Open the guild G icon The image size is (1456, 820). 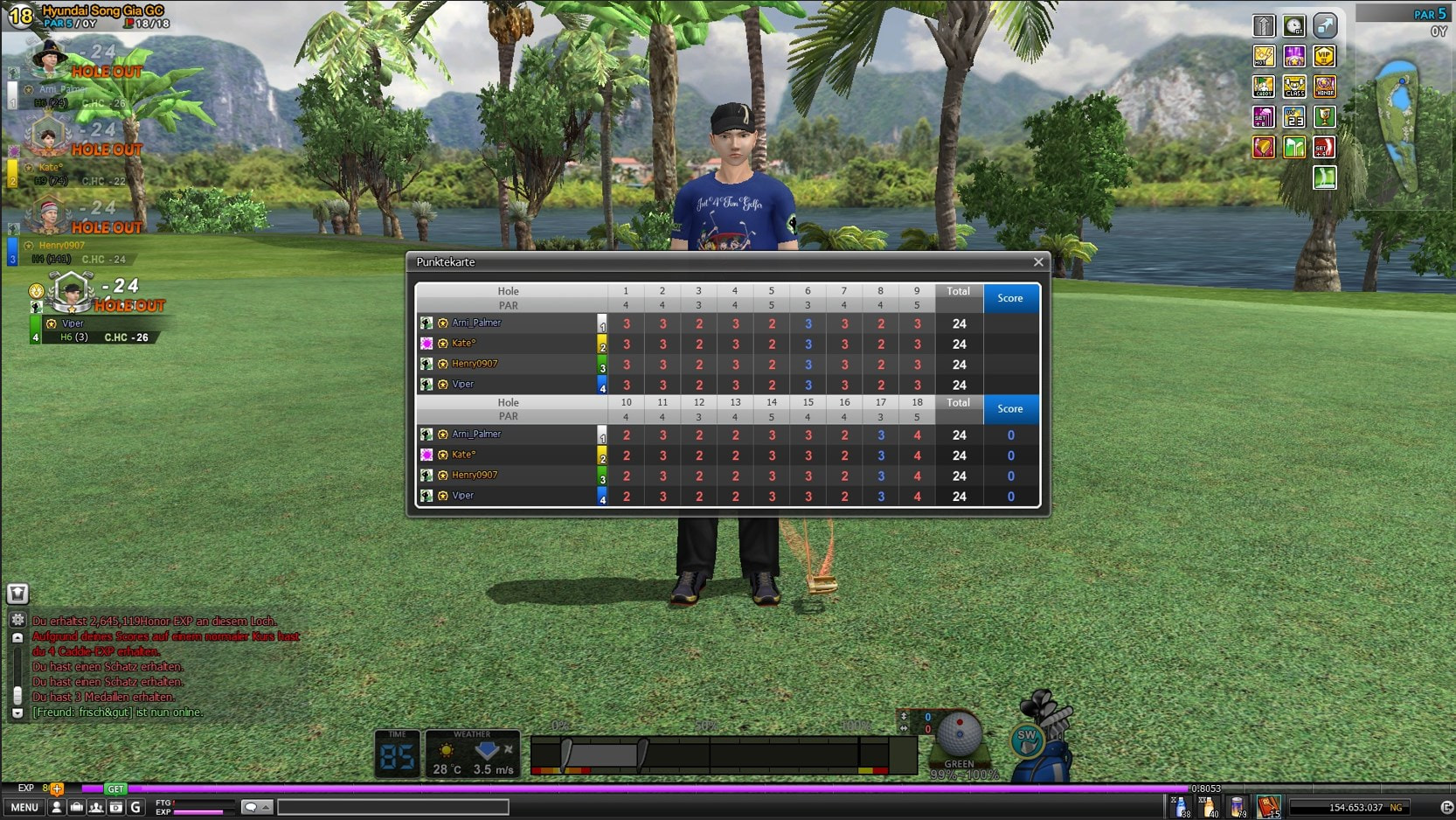135,807
